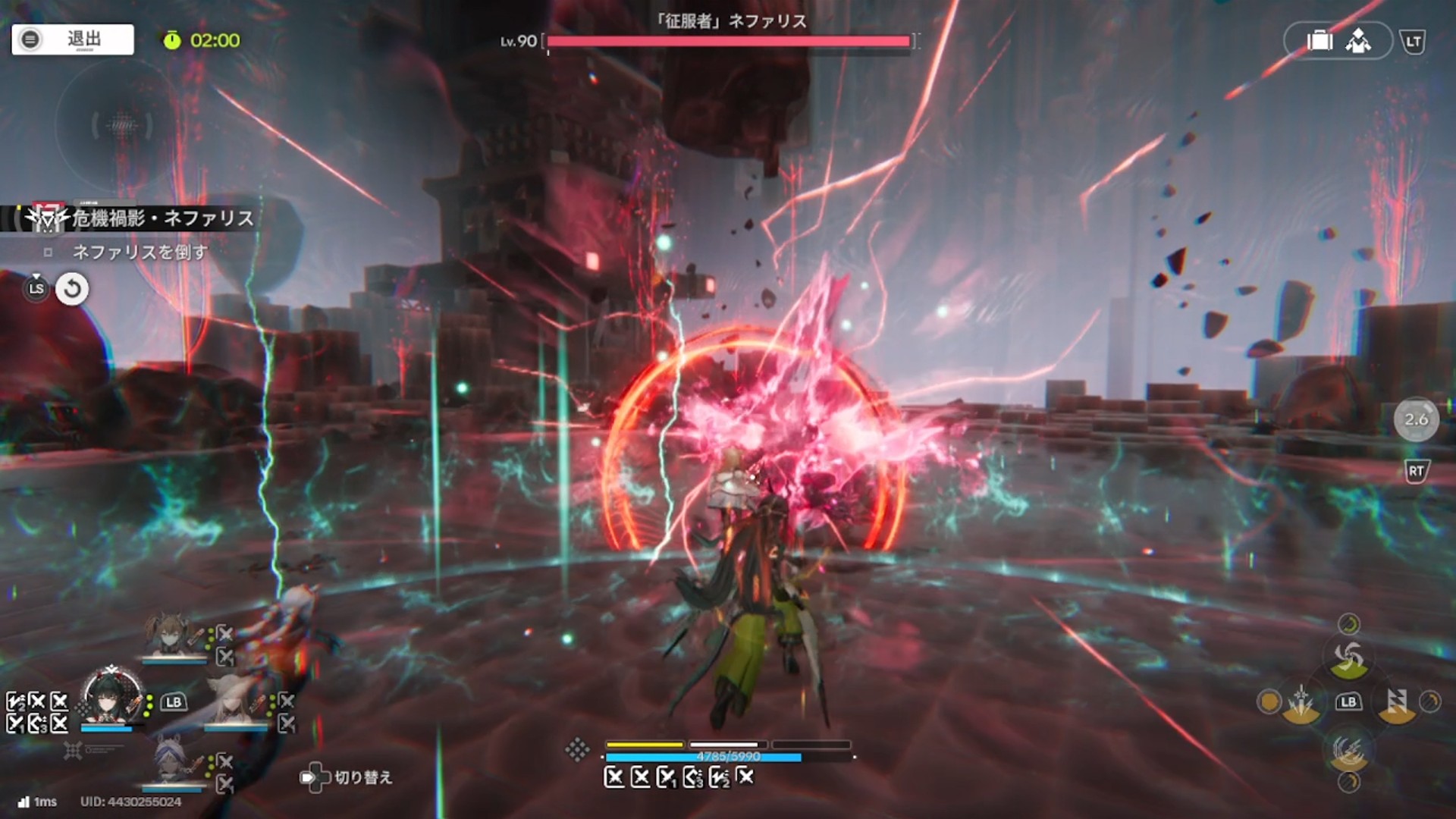Click the circular restart arrow icon
1456x819 pixels.
72,289
